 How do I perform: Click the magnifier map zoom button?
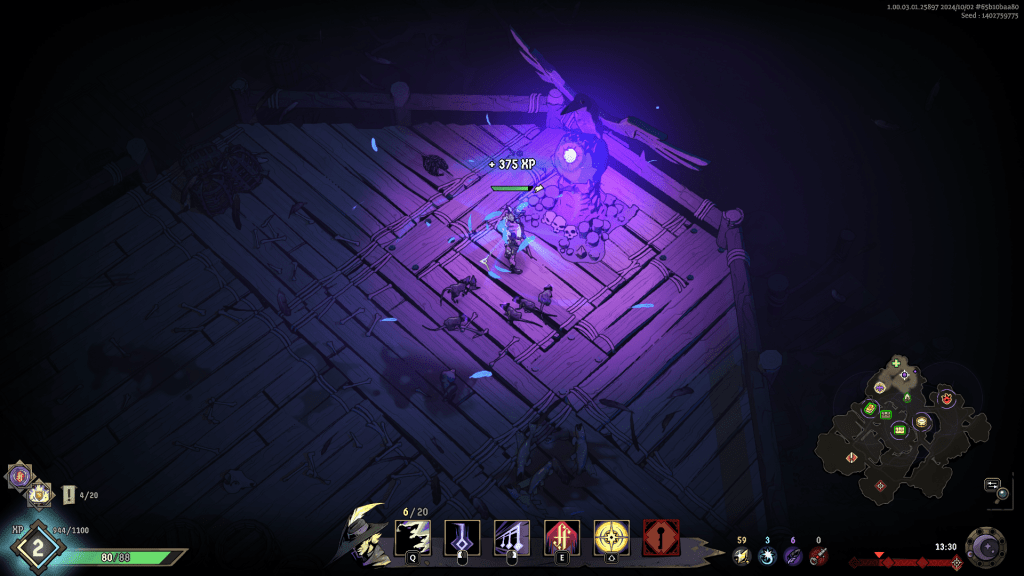[x=1002, y=492]
